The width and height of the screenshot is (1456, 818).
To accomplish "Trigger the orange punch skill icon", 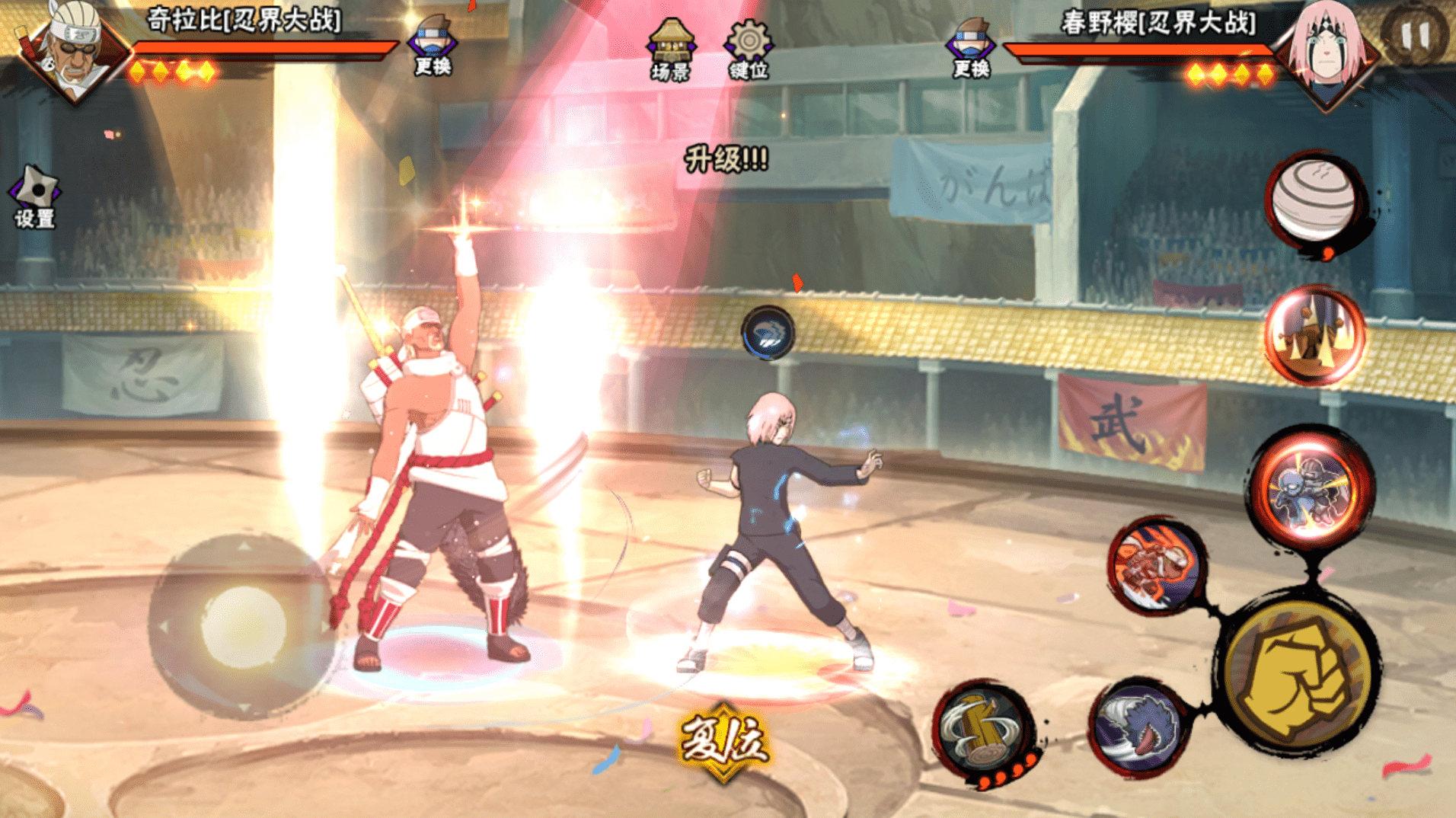I will (x=1156, y=565).
